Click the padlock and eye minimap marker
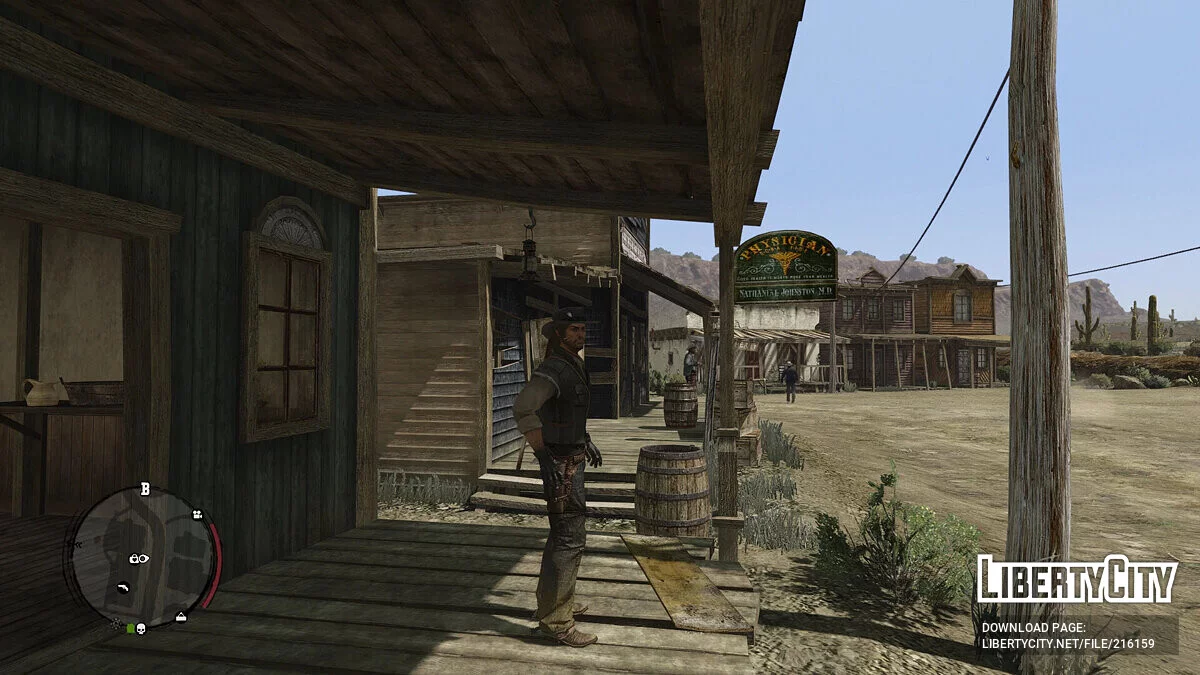Viewport: 1200px width, 675px height. click(139, 558)
